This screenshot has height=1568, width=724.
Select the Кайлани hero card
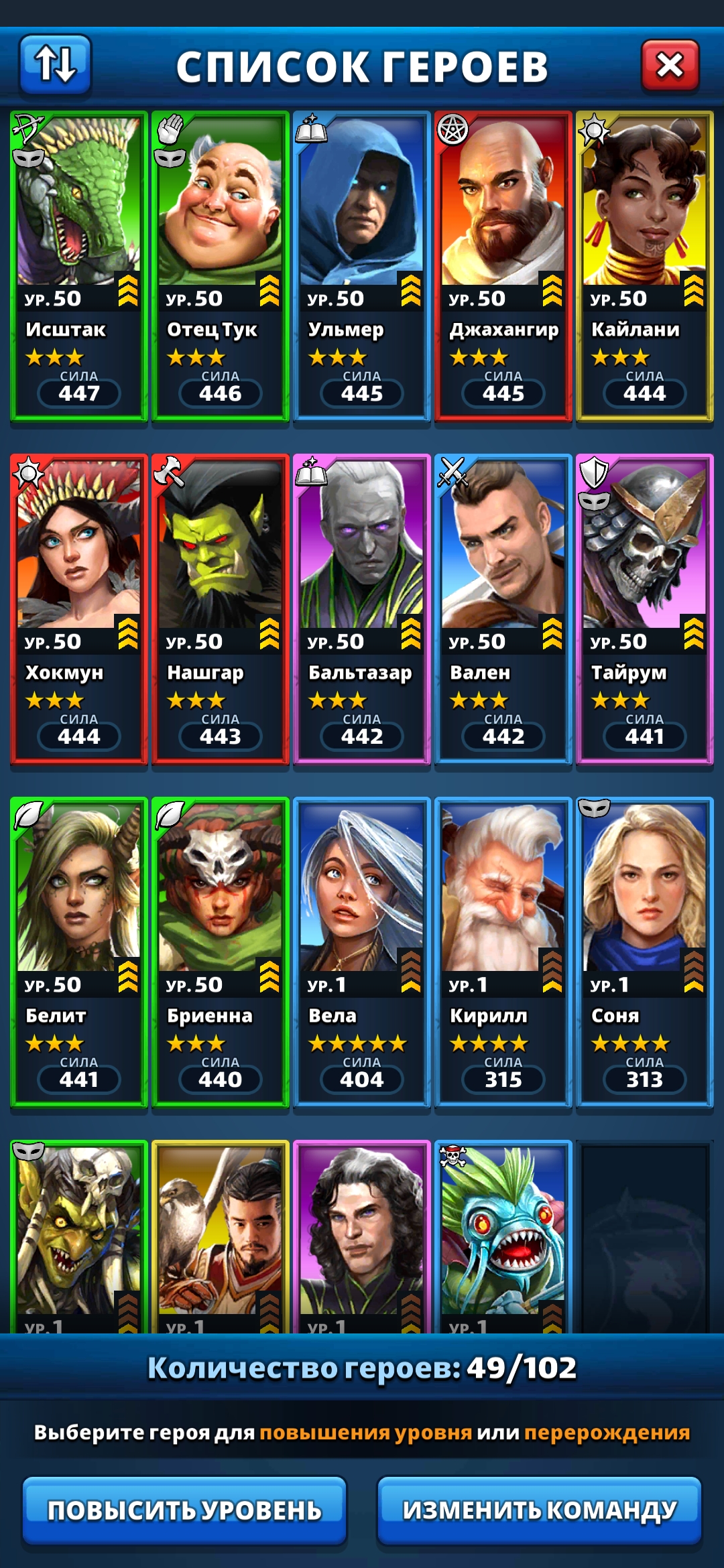645,265
